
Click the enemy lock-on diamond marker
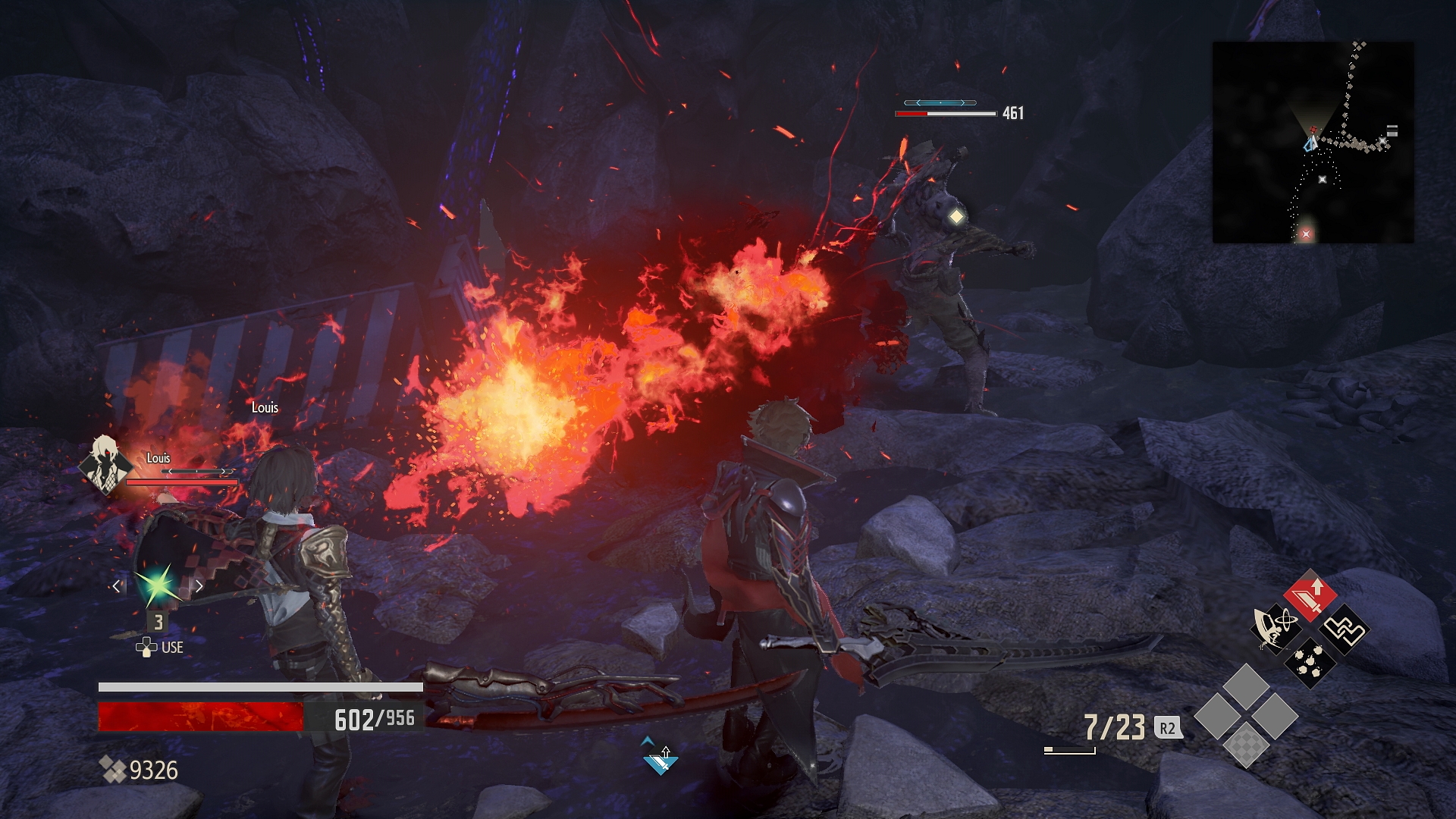pos(956,217)
